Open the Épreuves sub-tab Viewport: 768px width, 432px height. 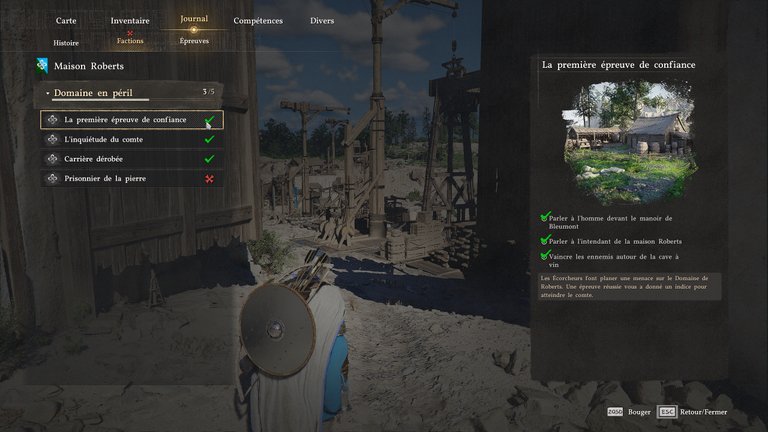click(x=194, y=41)
